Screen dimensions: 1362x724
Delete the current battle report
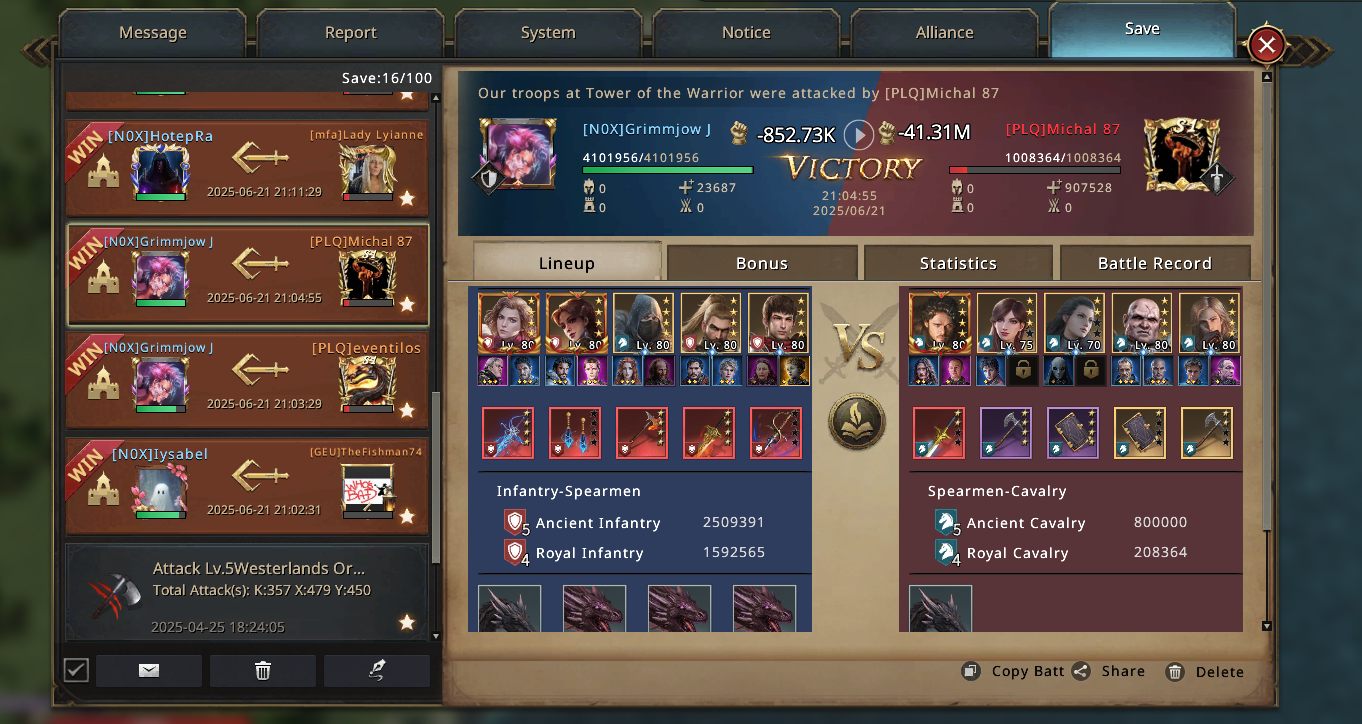click(1206, 672)
